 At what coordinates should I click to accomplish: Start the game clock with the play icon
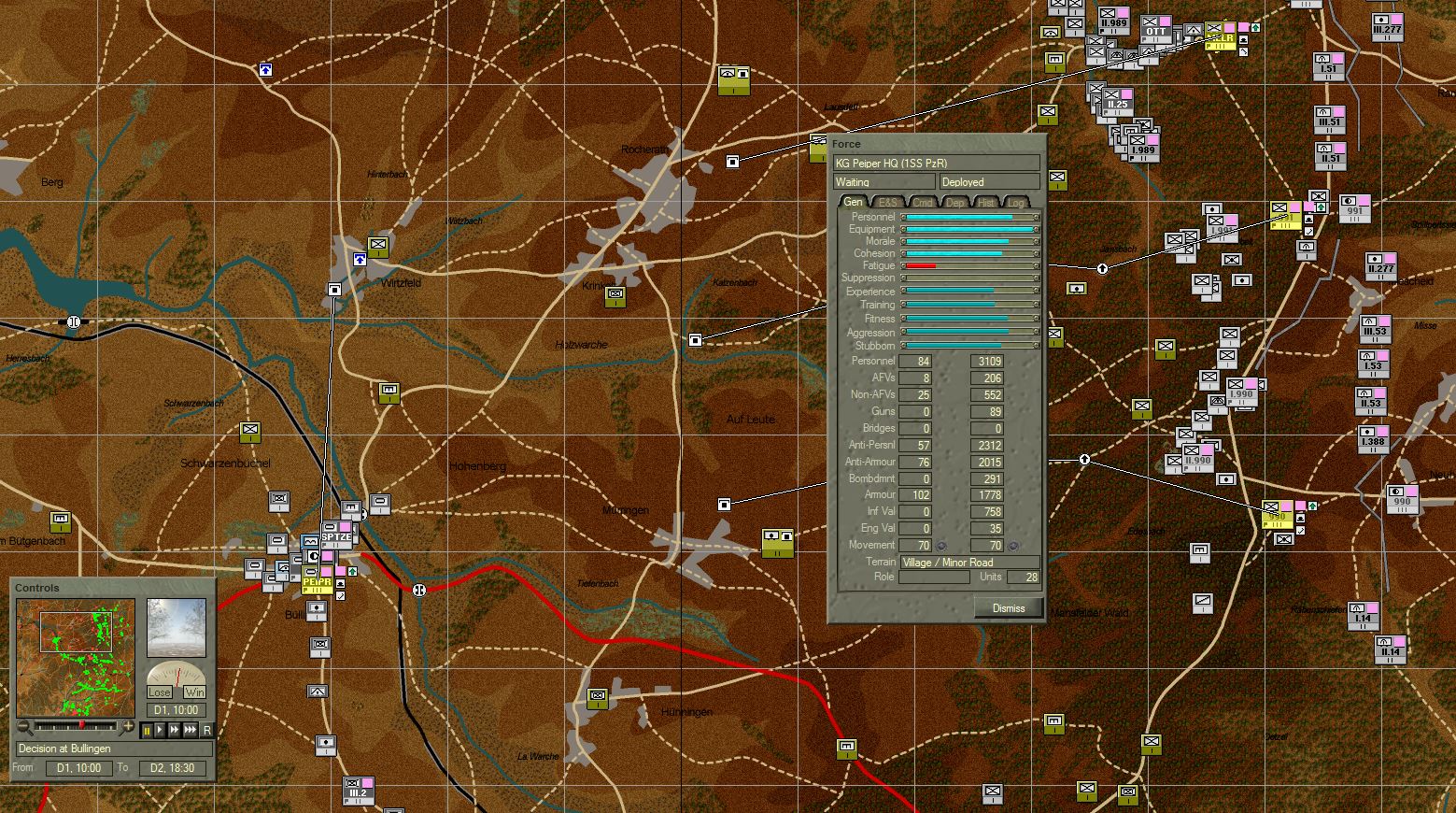(x=161, y=731)
